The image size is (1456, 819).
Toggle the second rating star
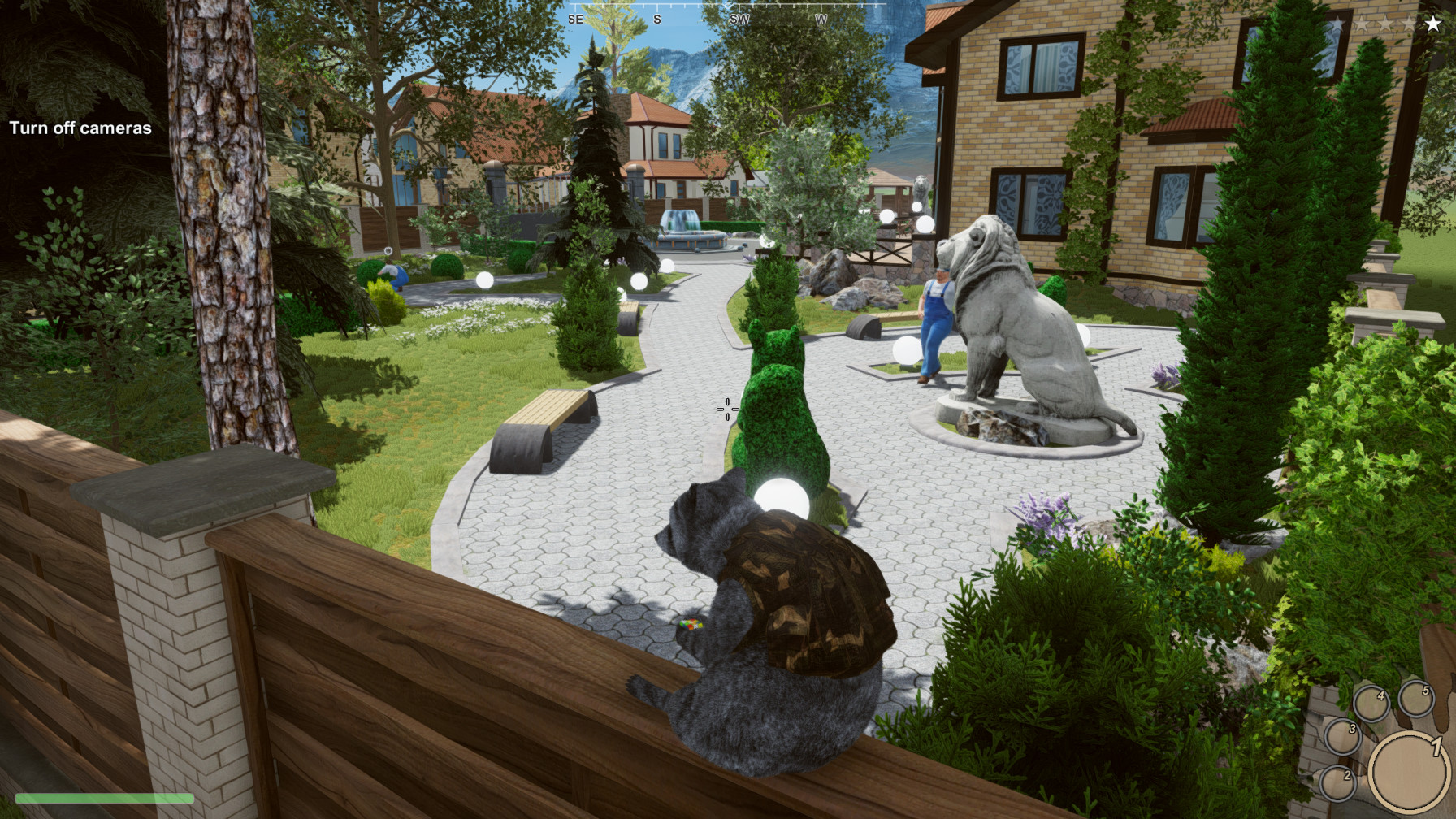pyautogui.click(x=1363, y=23)
